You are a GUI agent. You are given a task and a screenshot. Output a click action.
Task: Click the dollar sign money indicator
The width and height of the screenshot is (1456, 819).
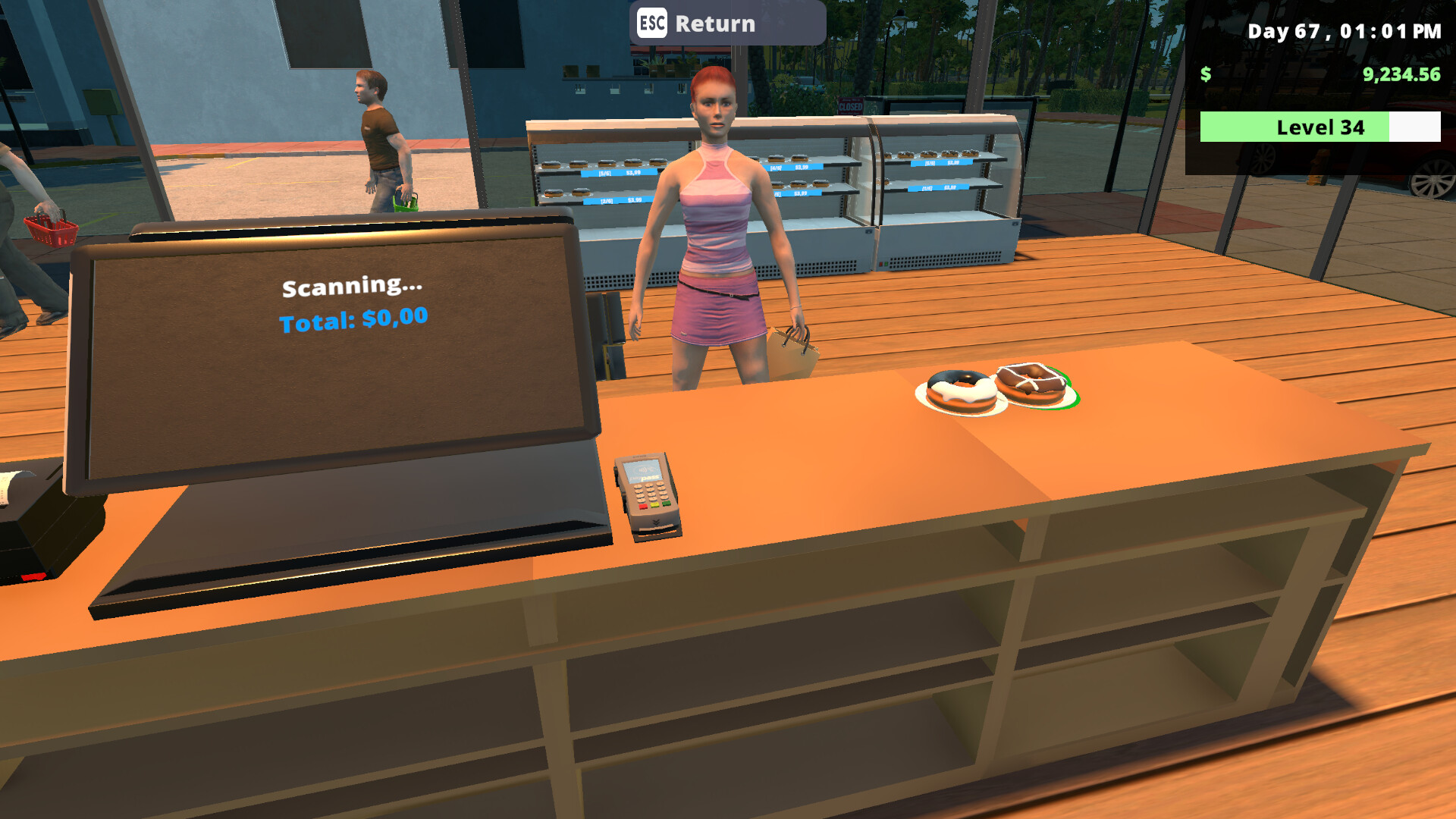point(1206,75)
